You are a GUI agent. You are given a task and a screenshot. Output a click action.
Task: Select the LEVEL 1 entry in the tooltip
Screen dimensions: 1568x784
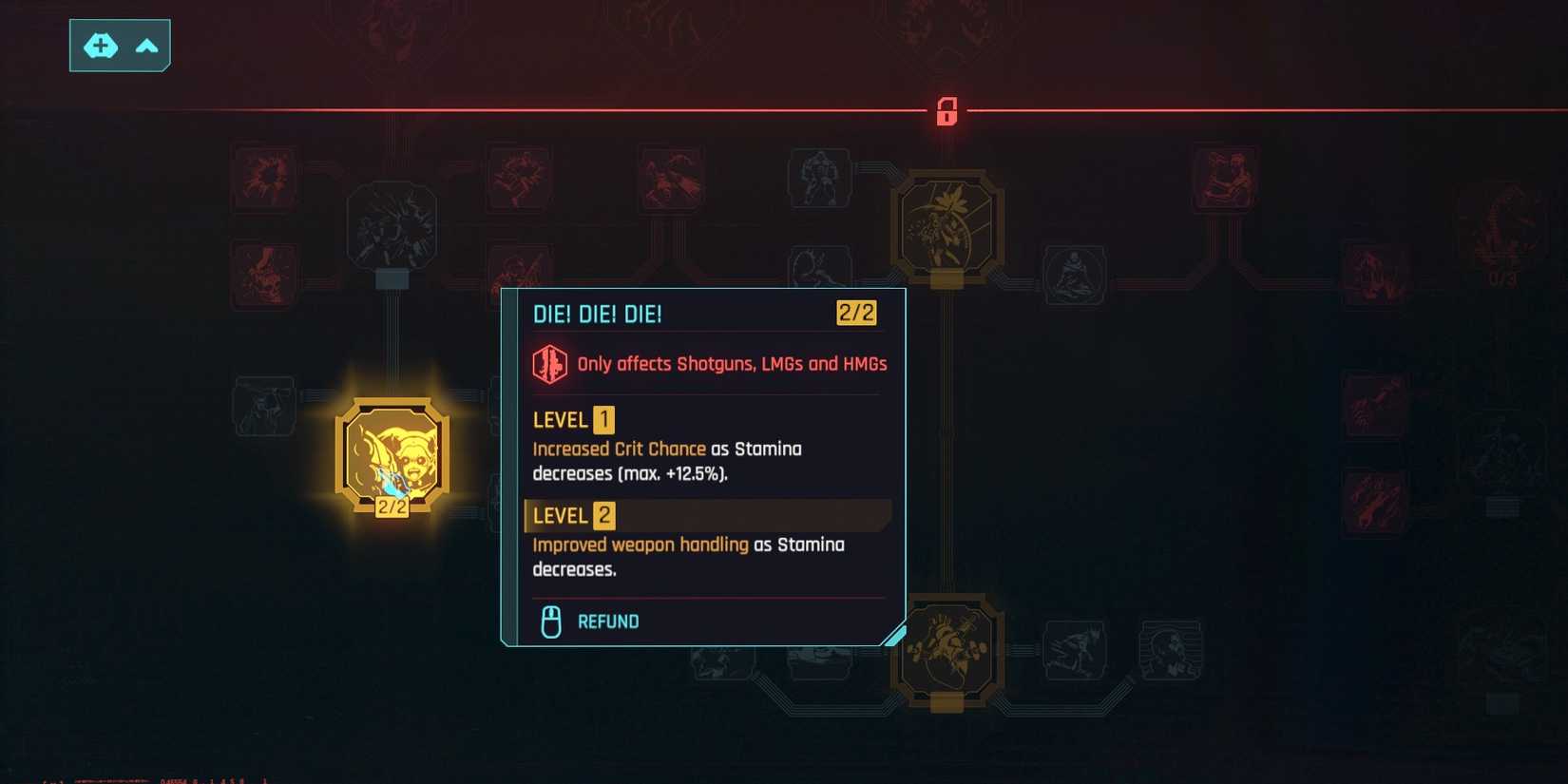coord(570,419)
